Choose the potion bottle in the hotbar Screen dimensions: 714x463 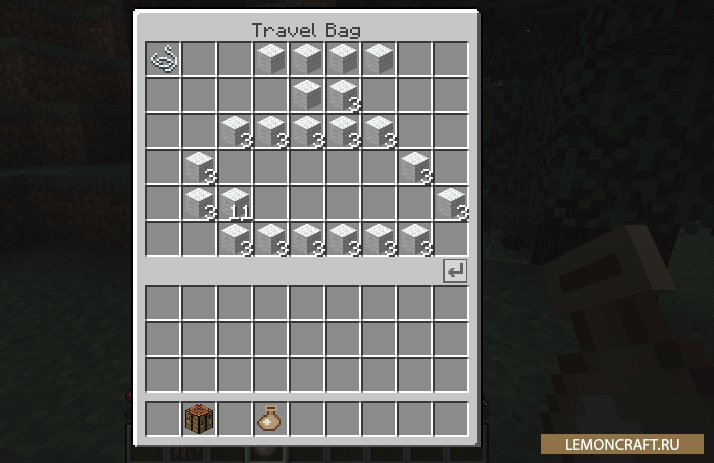click(x=270, y=418)
